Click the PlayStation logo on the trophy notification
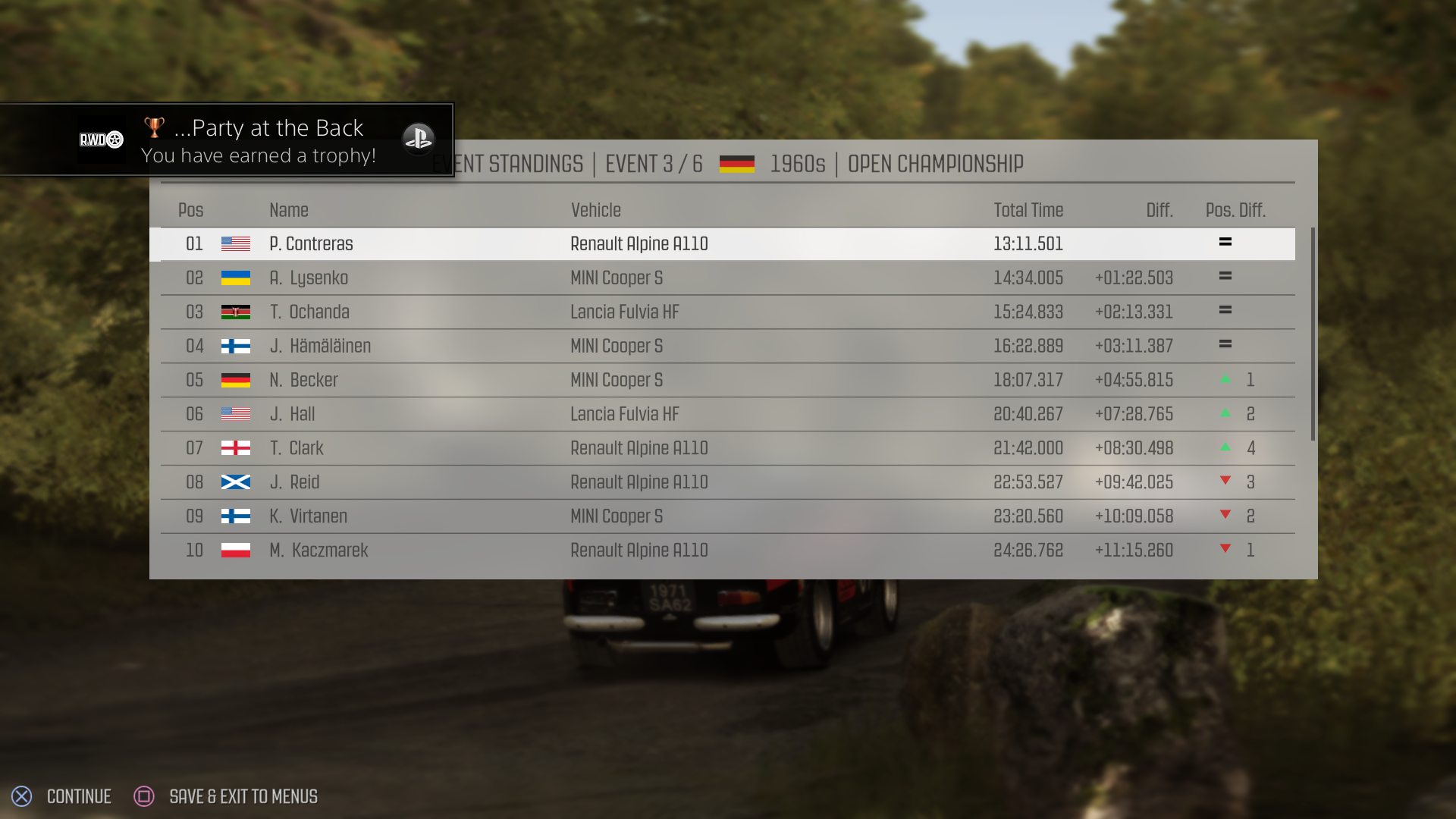This screenshot has width=1456, height=819. click(x=419, y=140)
